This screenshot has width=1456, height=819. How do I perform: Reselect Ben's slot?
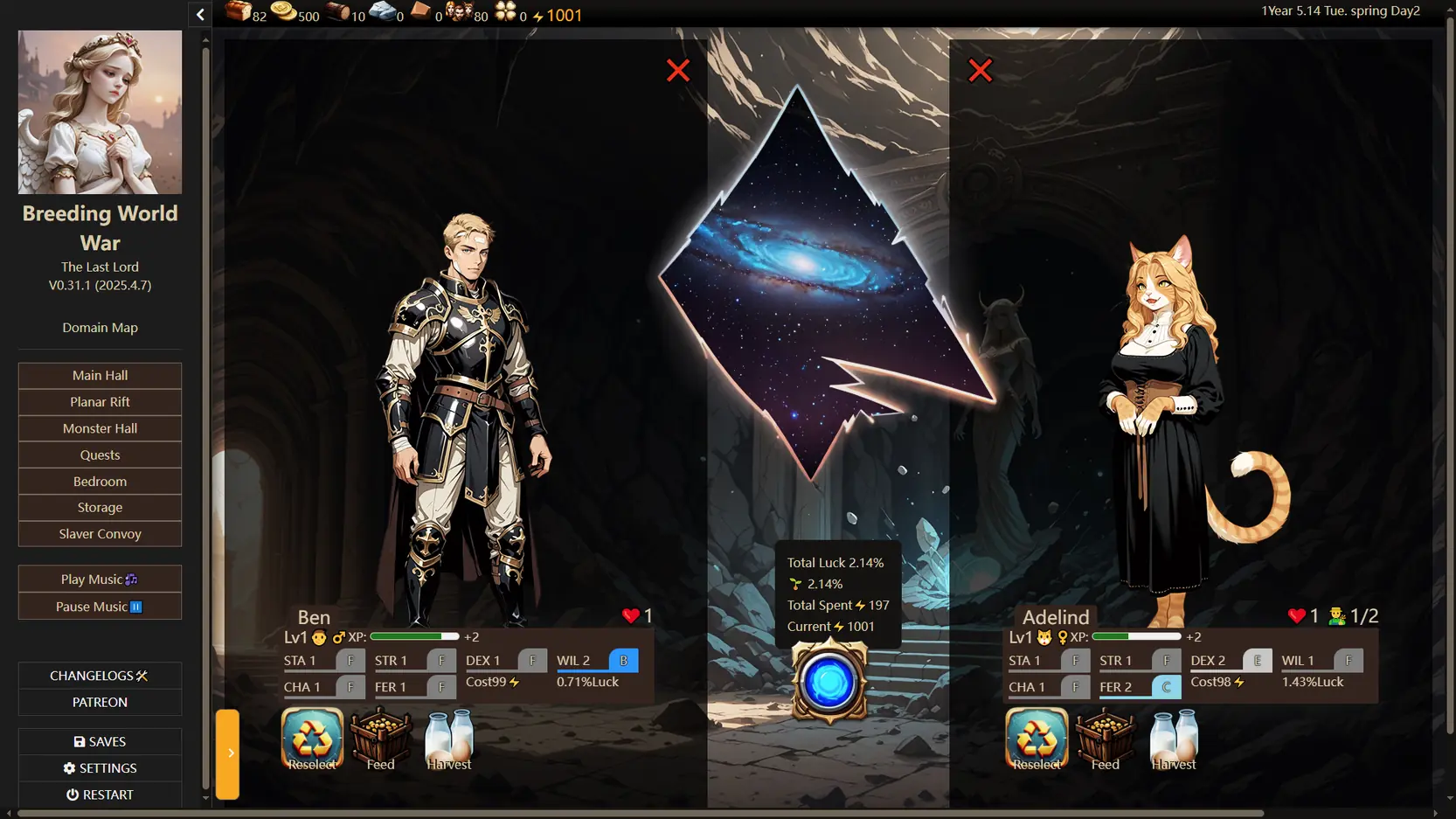coord(312,739)
